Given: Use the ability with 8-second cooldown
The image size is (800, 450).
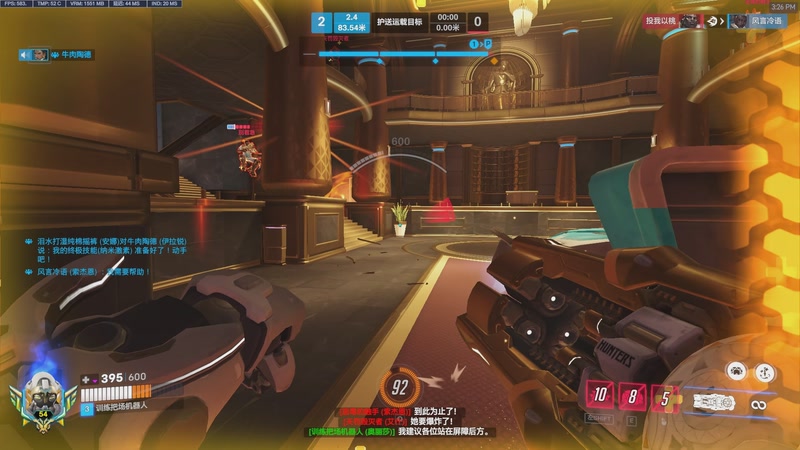Looking at the screenshot, I should click(x=633, y=396).
